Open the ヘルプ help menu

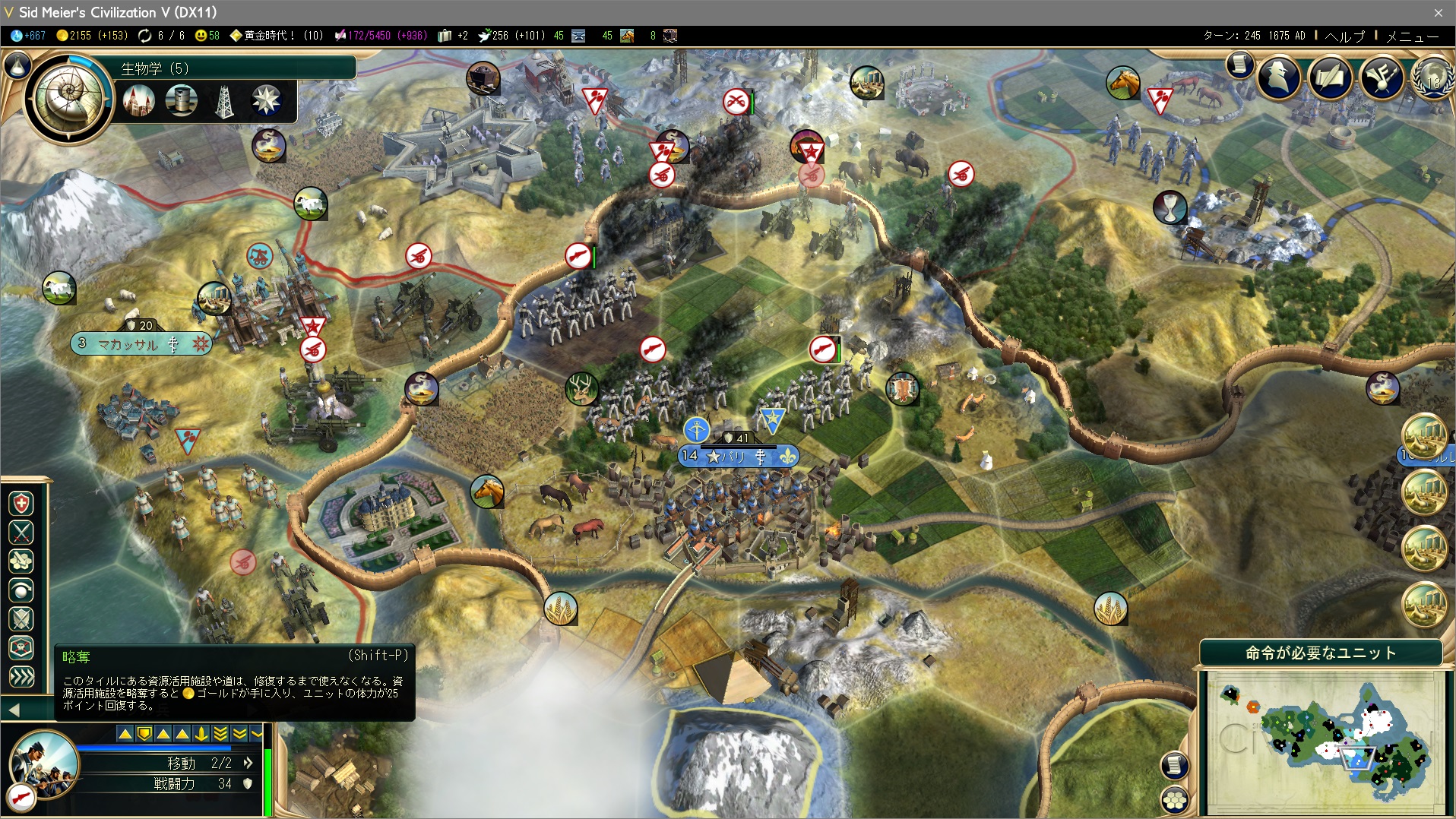(x=1344, y=36)
